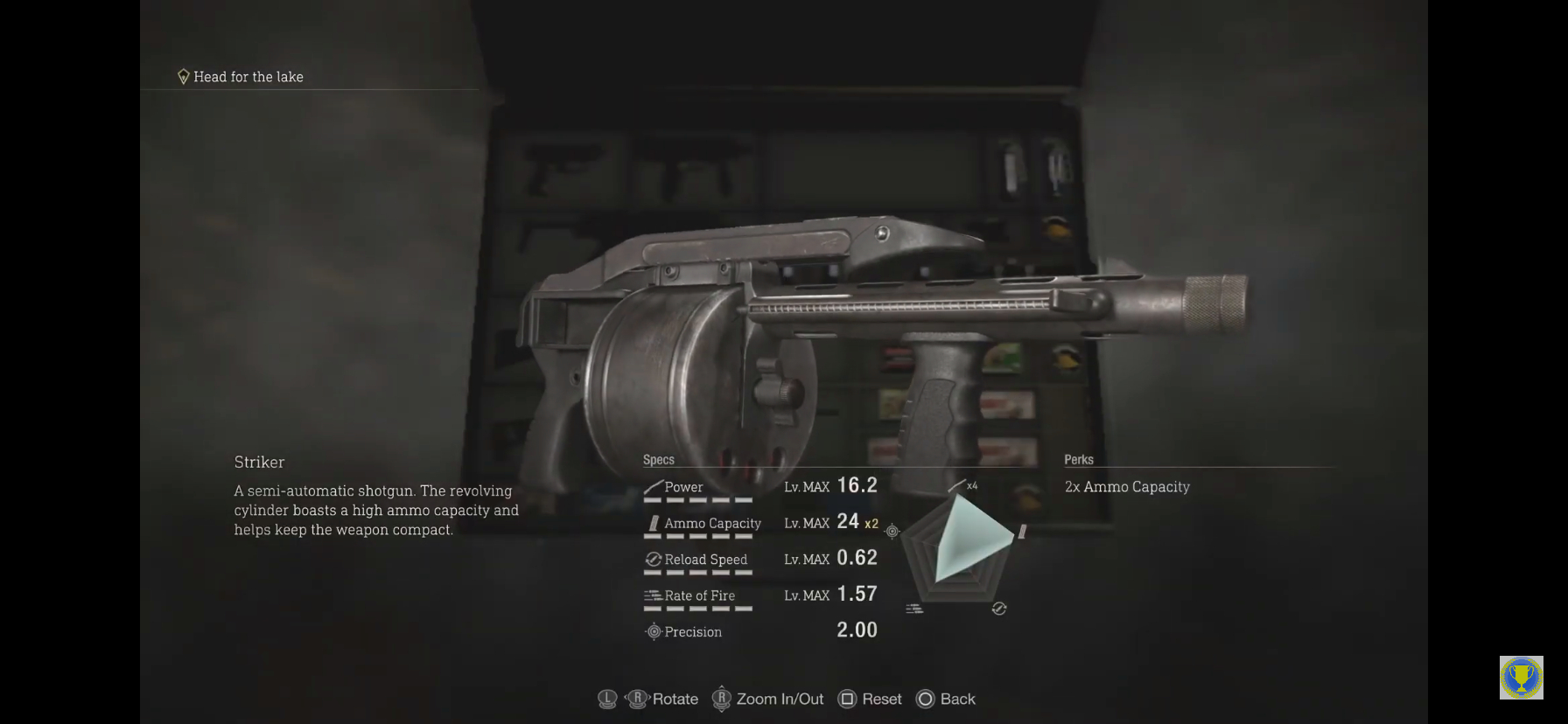
Task: Click the 2x Ammo Capacity perk
Action: coord(1127,487)
